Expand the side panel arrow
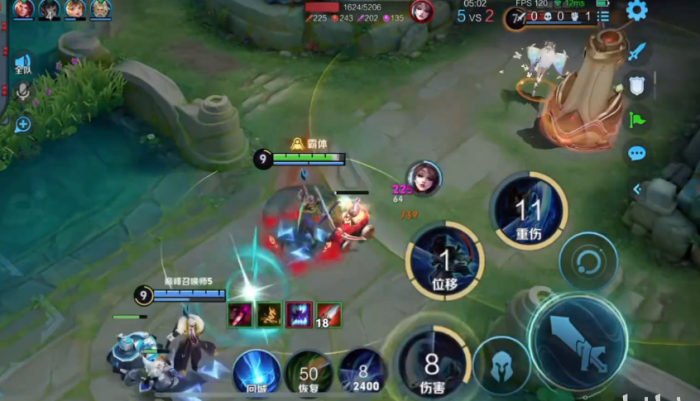This screenshot has width=700, height=401. 637,188
